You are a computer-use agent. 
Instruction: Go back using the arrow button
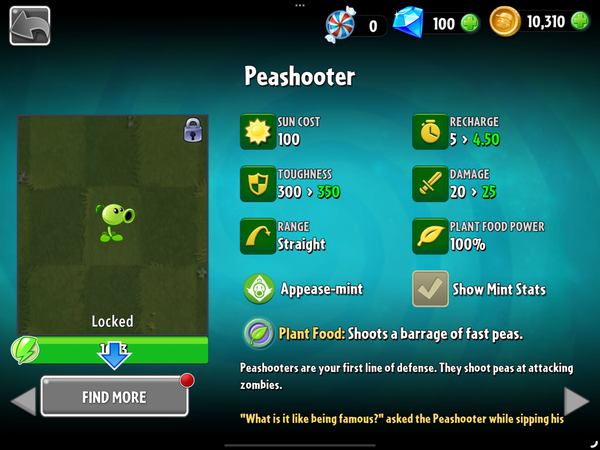point(30,25)
